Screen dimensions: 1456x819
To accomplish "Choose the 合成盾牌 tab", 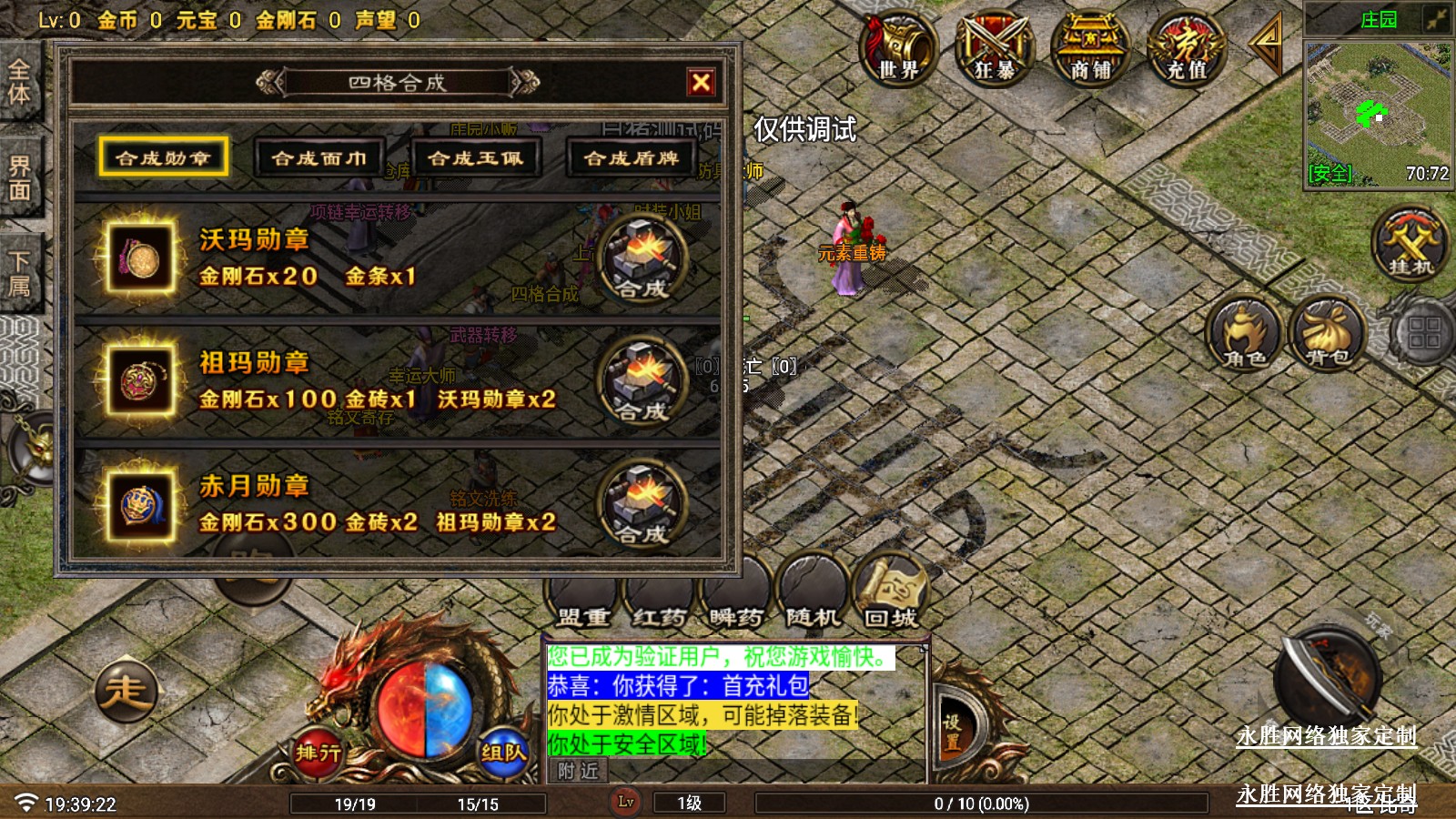I will coord(632,157).
